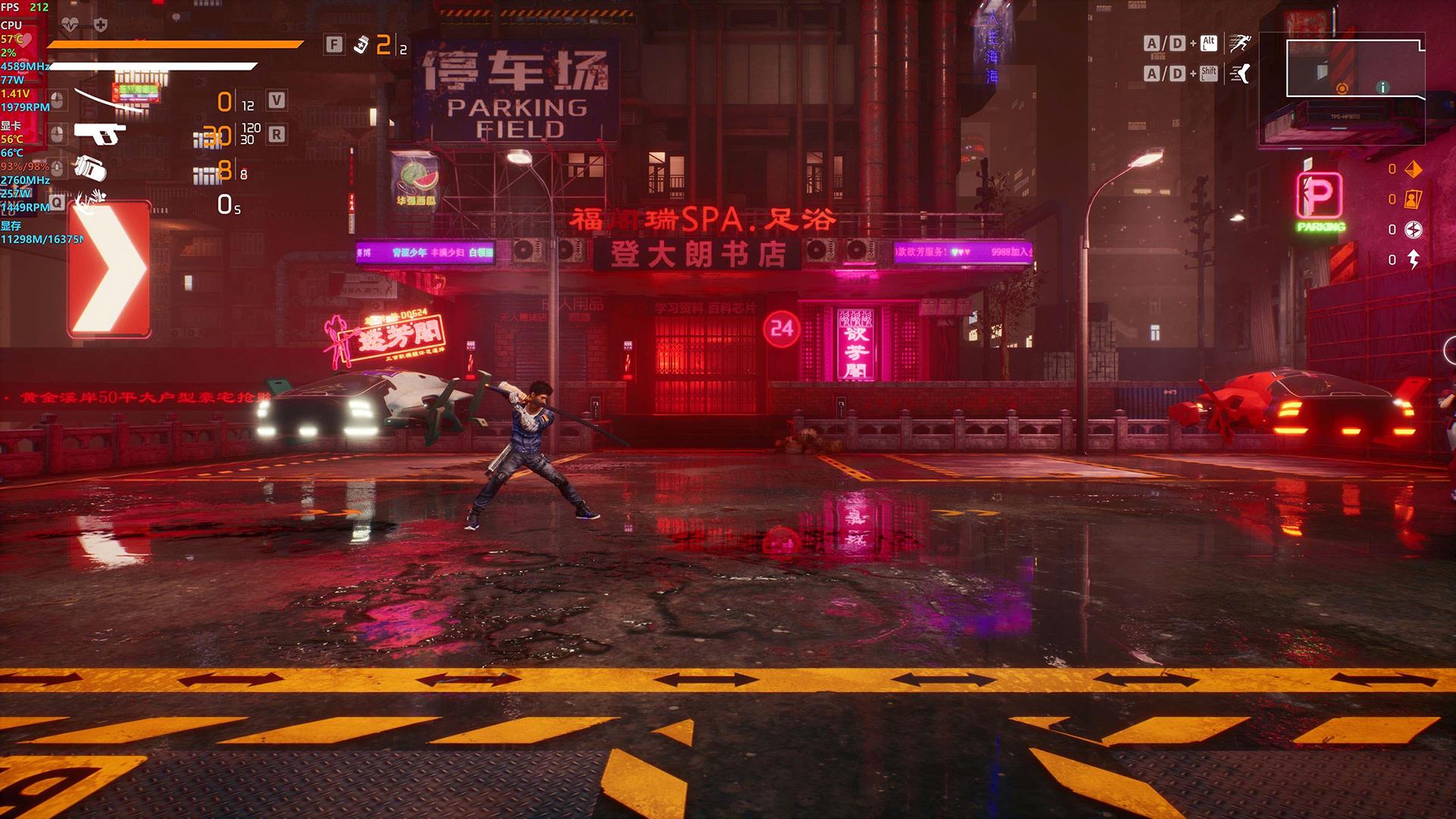Viewport: 1456px width, 819px height.
Task: Open the info 'i' icon on the minimap
Action: pyautogui.click(x=1385, y=87)
